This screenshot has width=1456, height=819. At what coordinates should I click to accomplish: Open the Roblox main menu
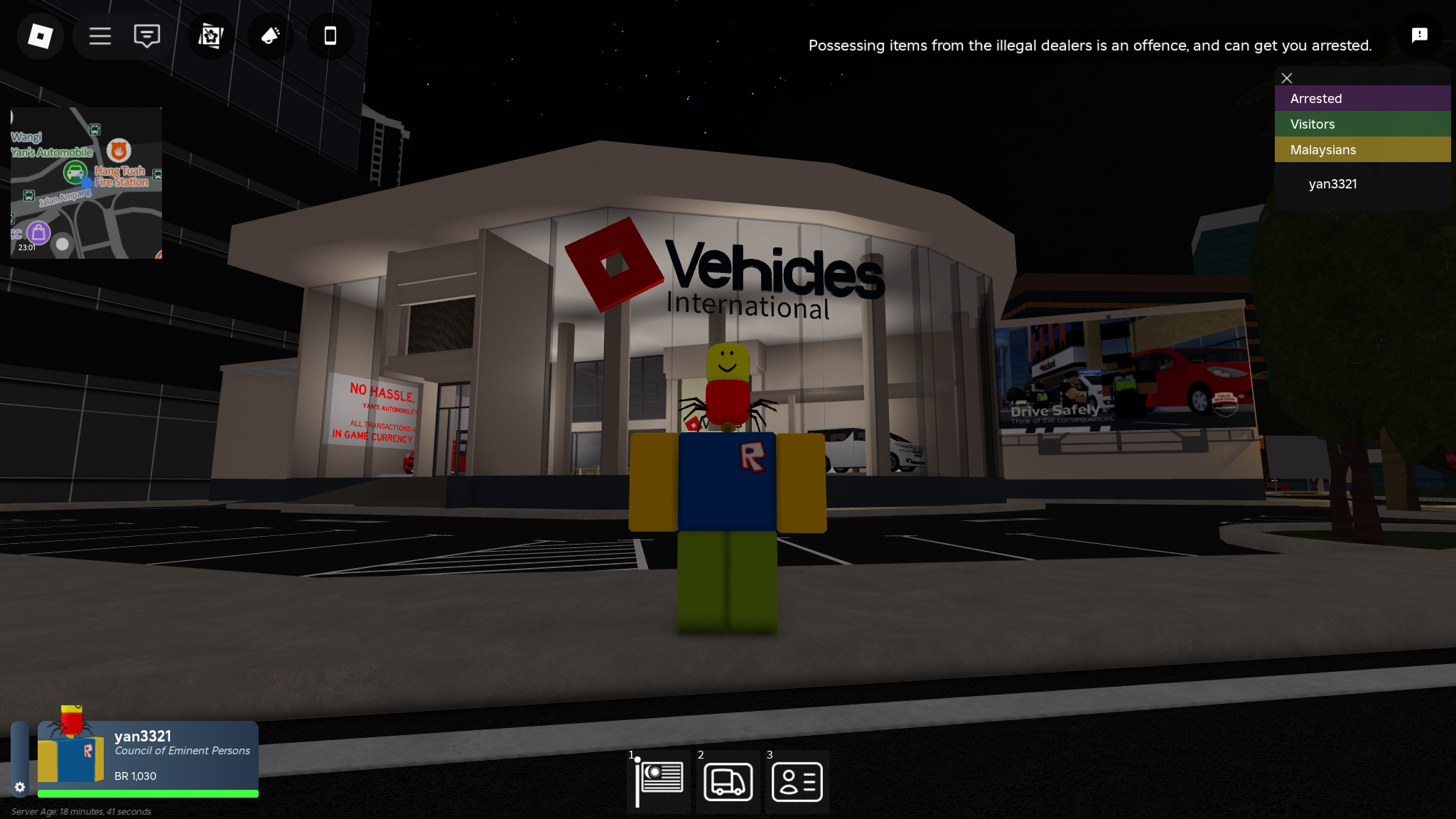click(x=40, y=36)
